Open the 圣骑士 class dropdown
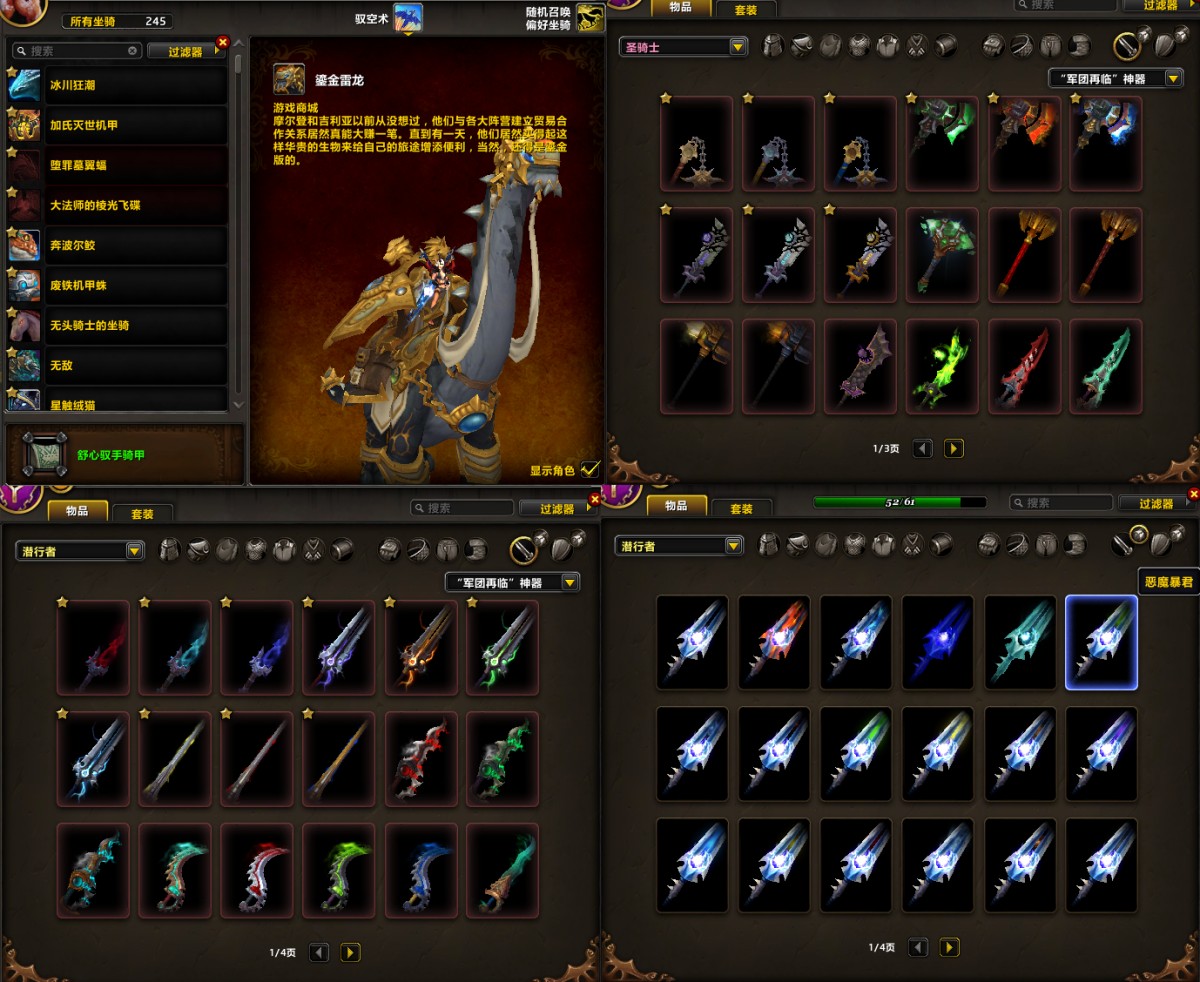 [684, 47]
